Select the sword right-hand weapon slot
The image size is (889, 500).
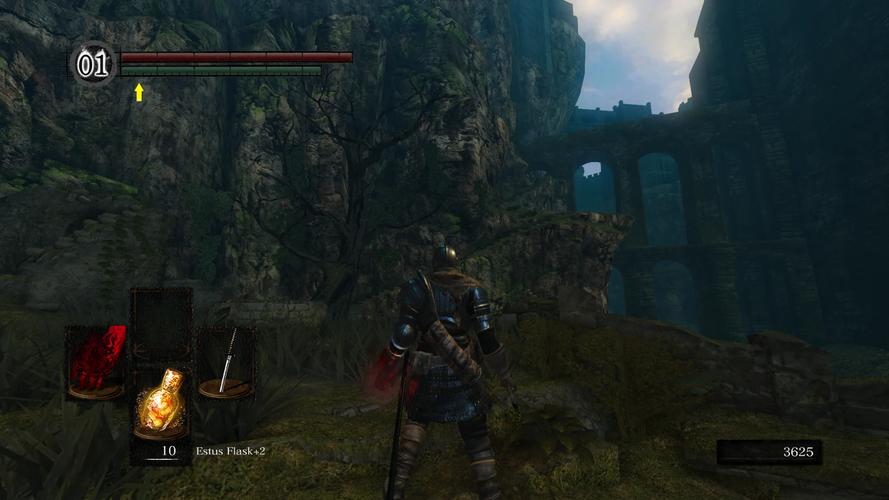click(226, 362)
